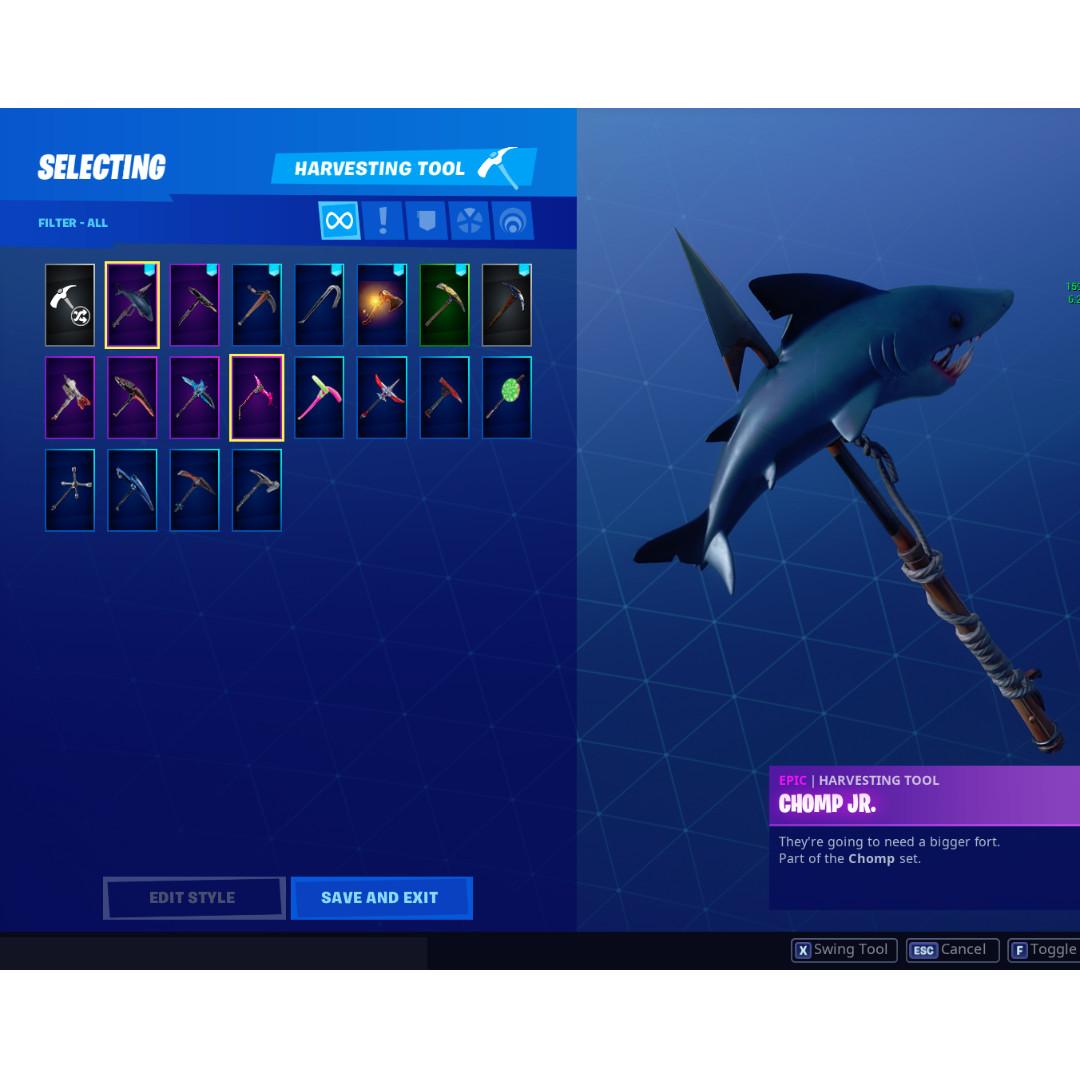
Task: Choose the random shuffle harvesting tool slot
Action: pos(70,305)
